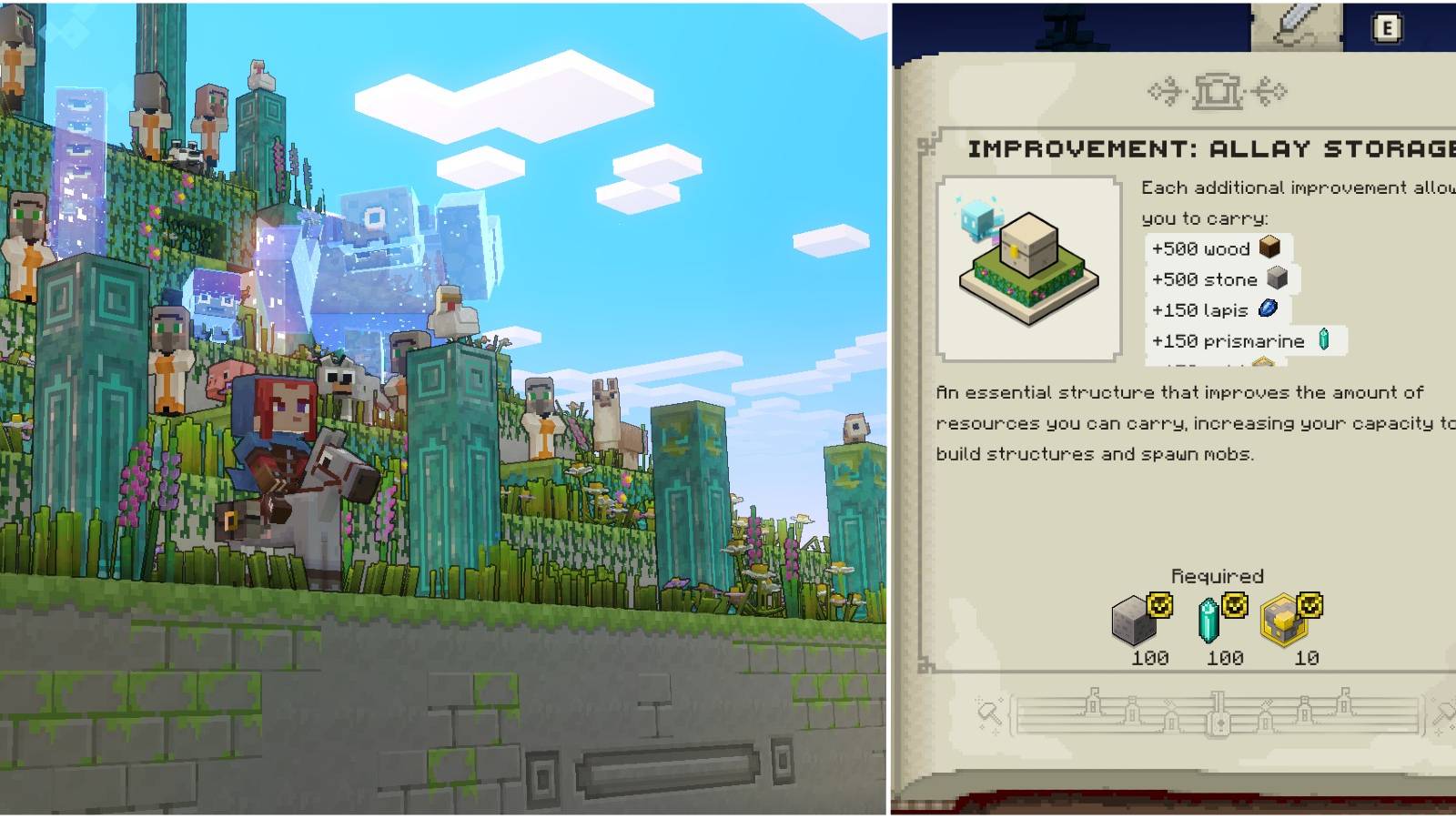Viewport: 1456px width, 819px height.
Task: Toggle the check badge on the stone requirement
Action: point(1160,605)
